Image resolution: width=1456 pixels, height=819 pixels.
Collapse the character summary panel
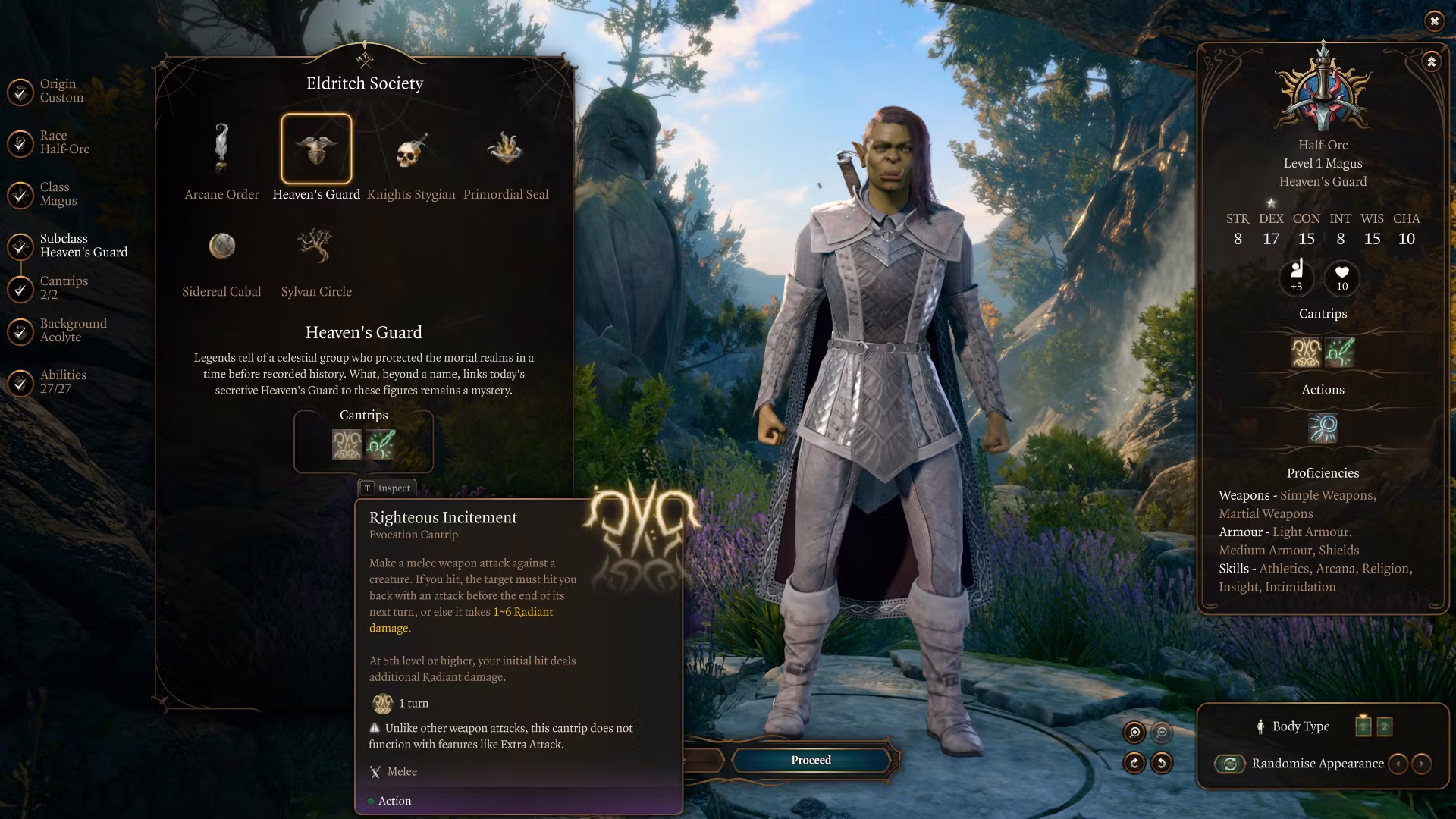pyautogui.click(x=1431, y=62)
